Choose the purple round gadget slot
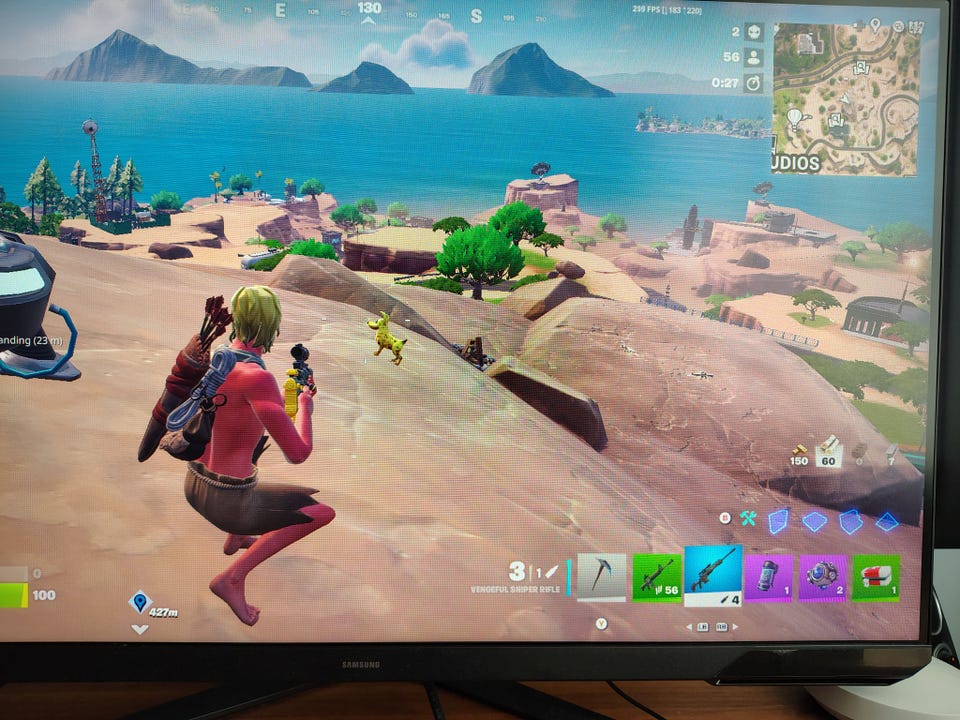The height and width of the screenshot is (720, 960). (x=822, y=578)
